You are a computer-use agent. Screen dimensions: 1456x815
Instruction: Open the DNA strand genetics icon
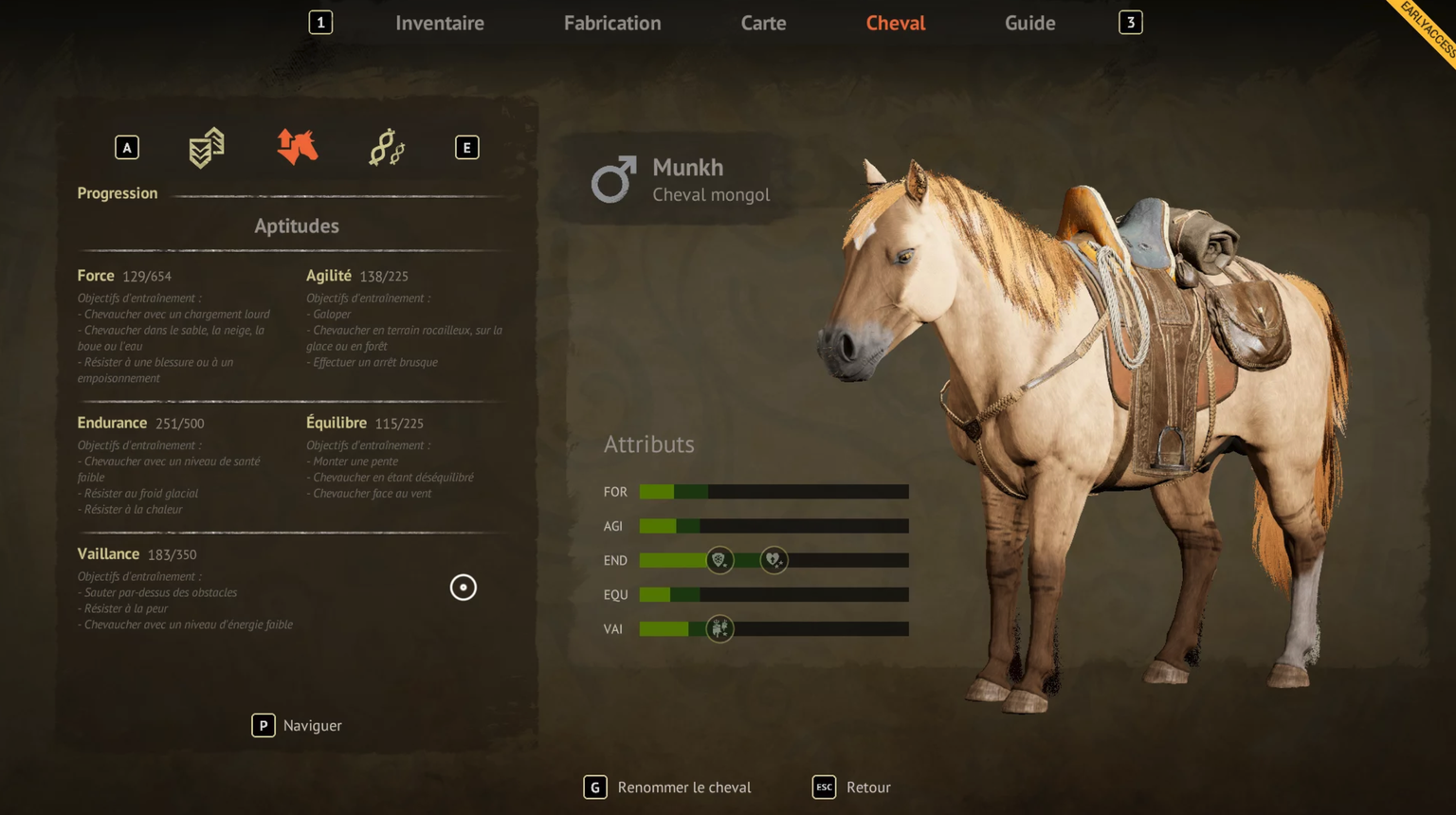pos(387,148)
